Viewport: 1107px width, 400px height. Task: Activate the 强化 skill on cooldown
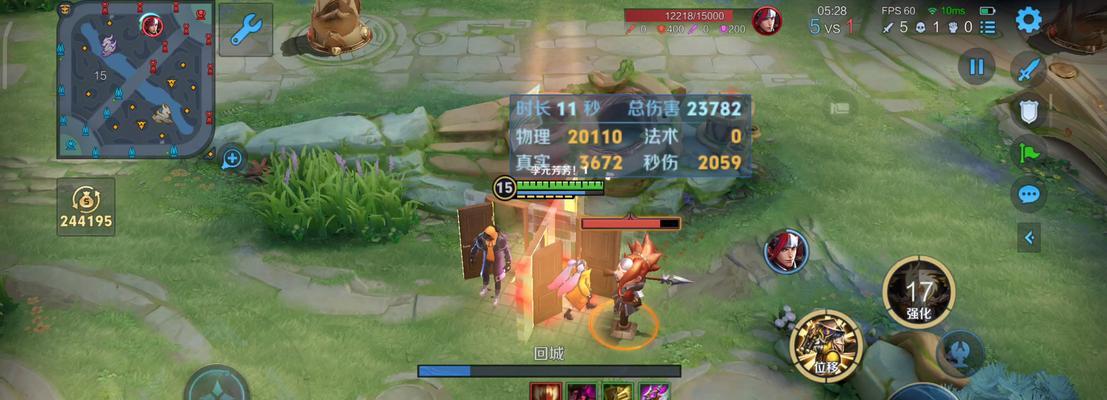pos(918,292)
